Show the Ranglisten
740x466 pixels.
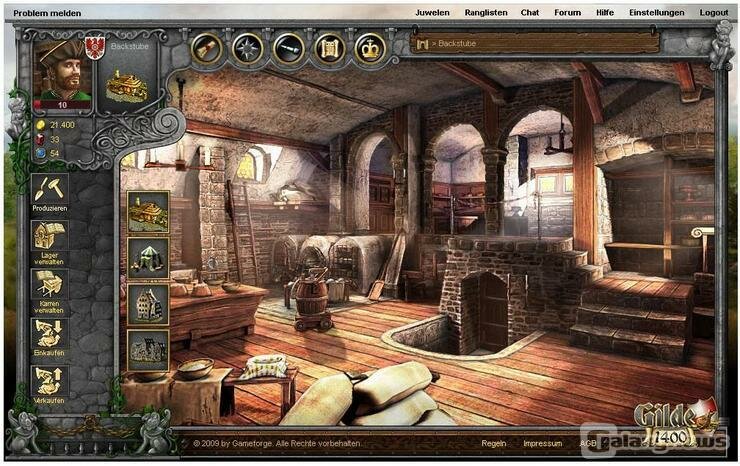pyautogui.click(x=485, y=12)
